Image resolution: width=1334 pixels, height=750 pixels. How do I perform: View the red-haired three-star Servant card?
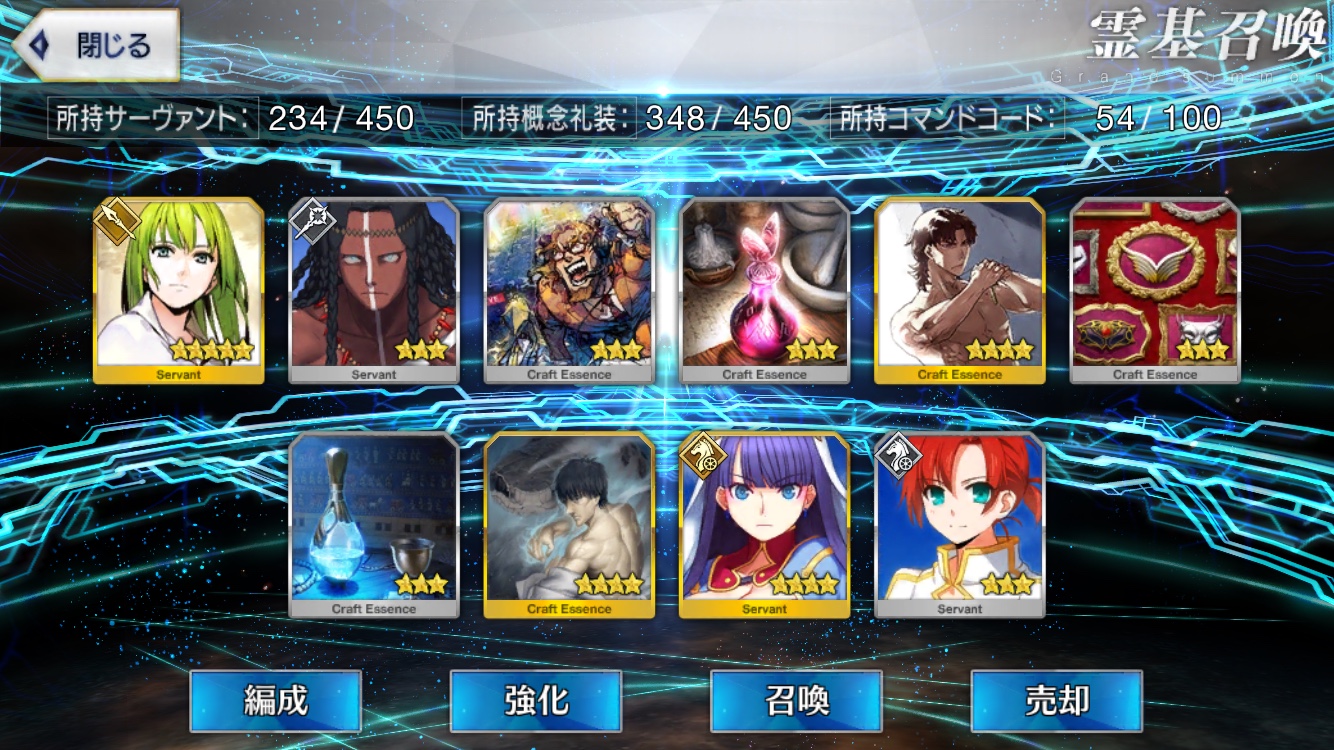click(x=960, y=525)
